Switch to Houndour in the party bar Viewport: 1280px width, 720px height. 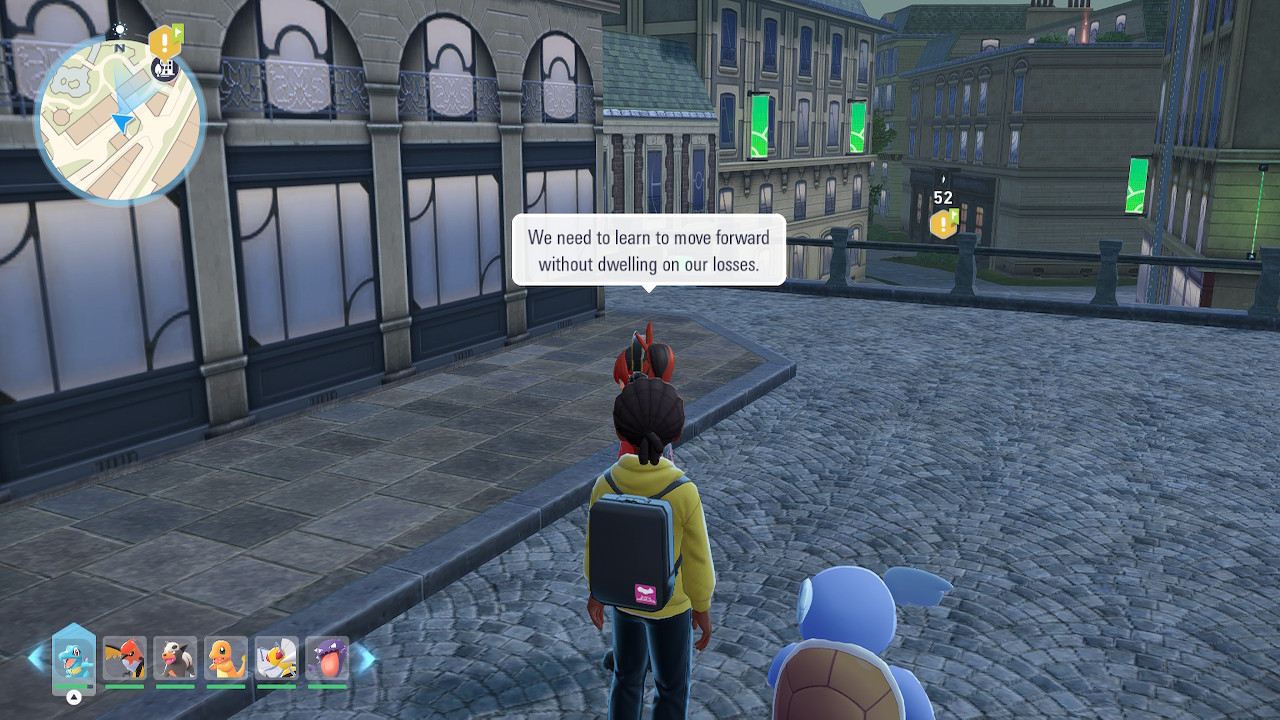point(175,659)
